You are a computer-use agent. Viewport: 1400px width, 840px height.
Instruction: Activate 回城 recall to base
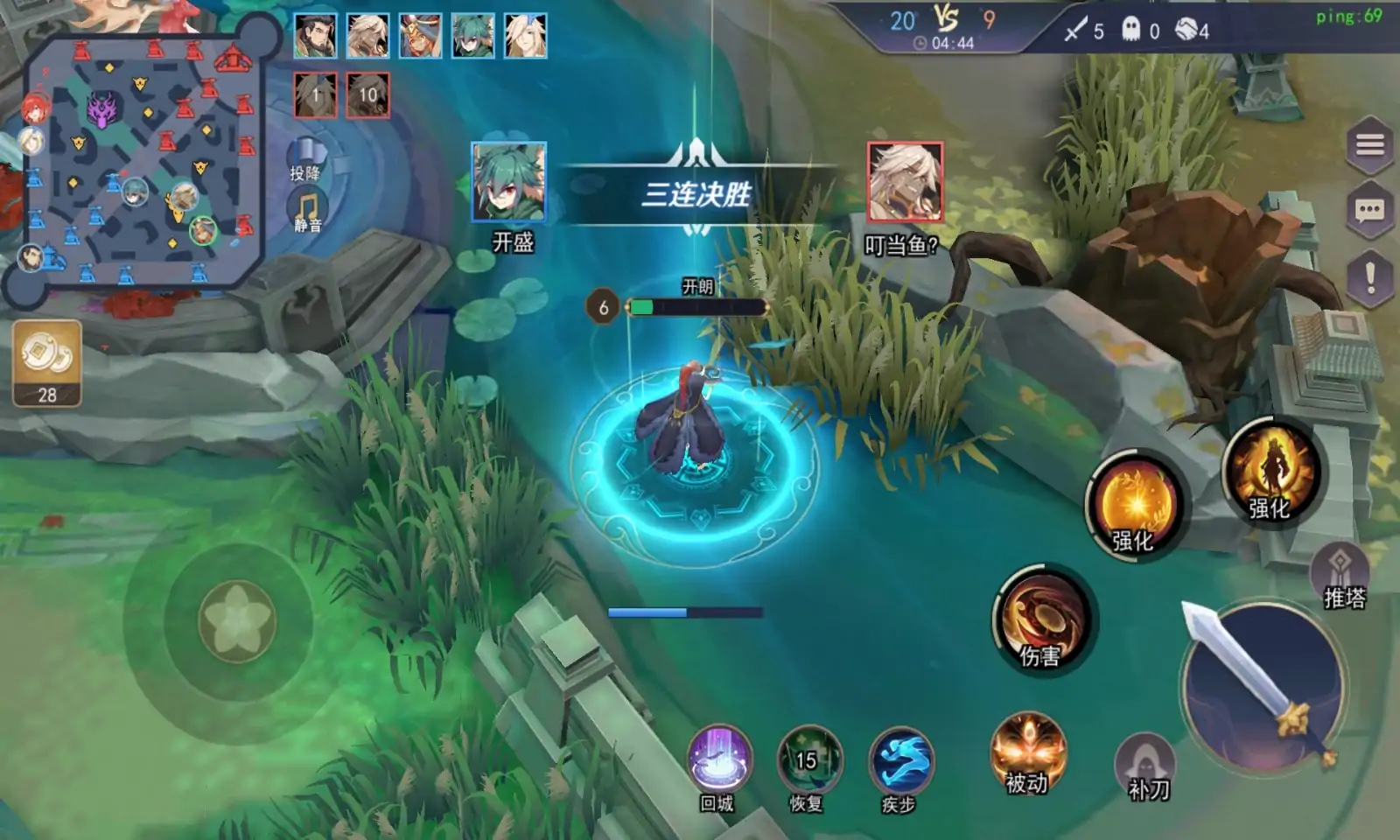pos(719,760)
